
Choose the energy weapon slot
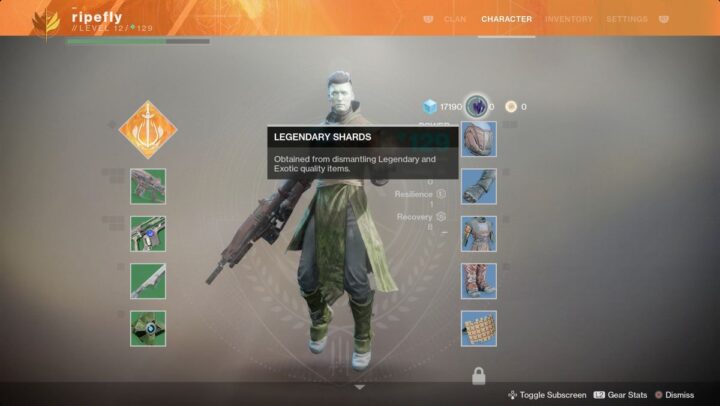pyautogui.click(x=148, y=234)
